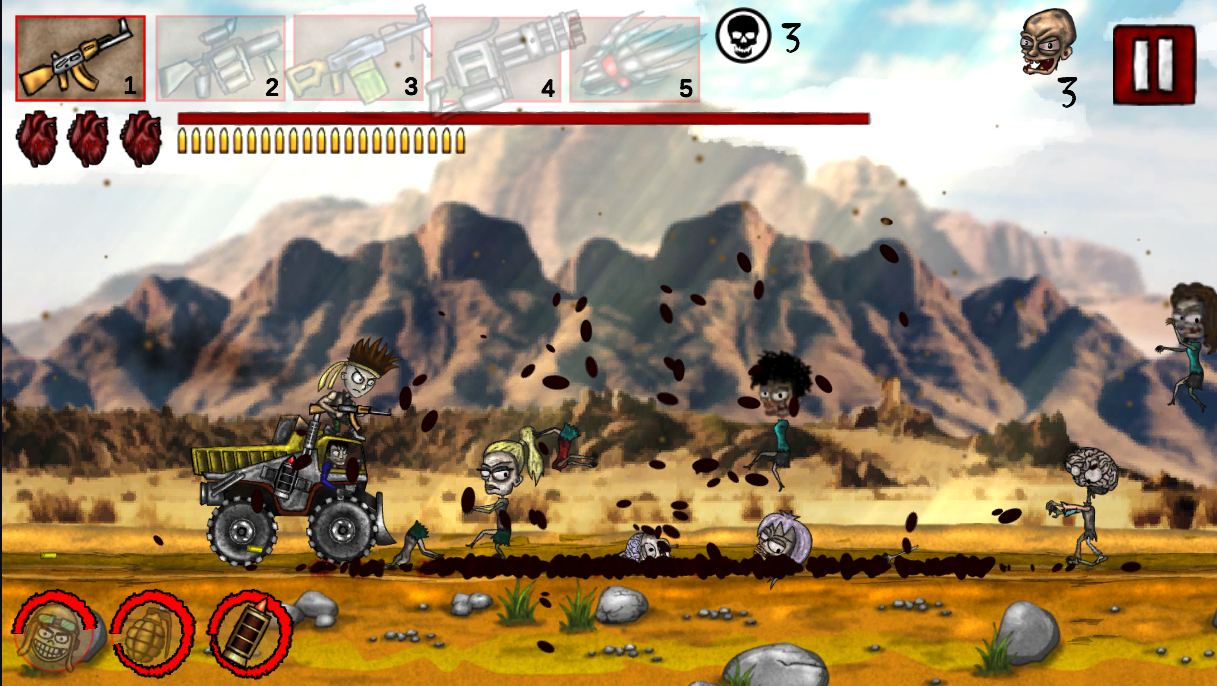Switch to the grenade launcher in slot 2
The width and height of the screenshot is (1217, 686).
point(220,58)
